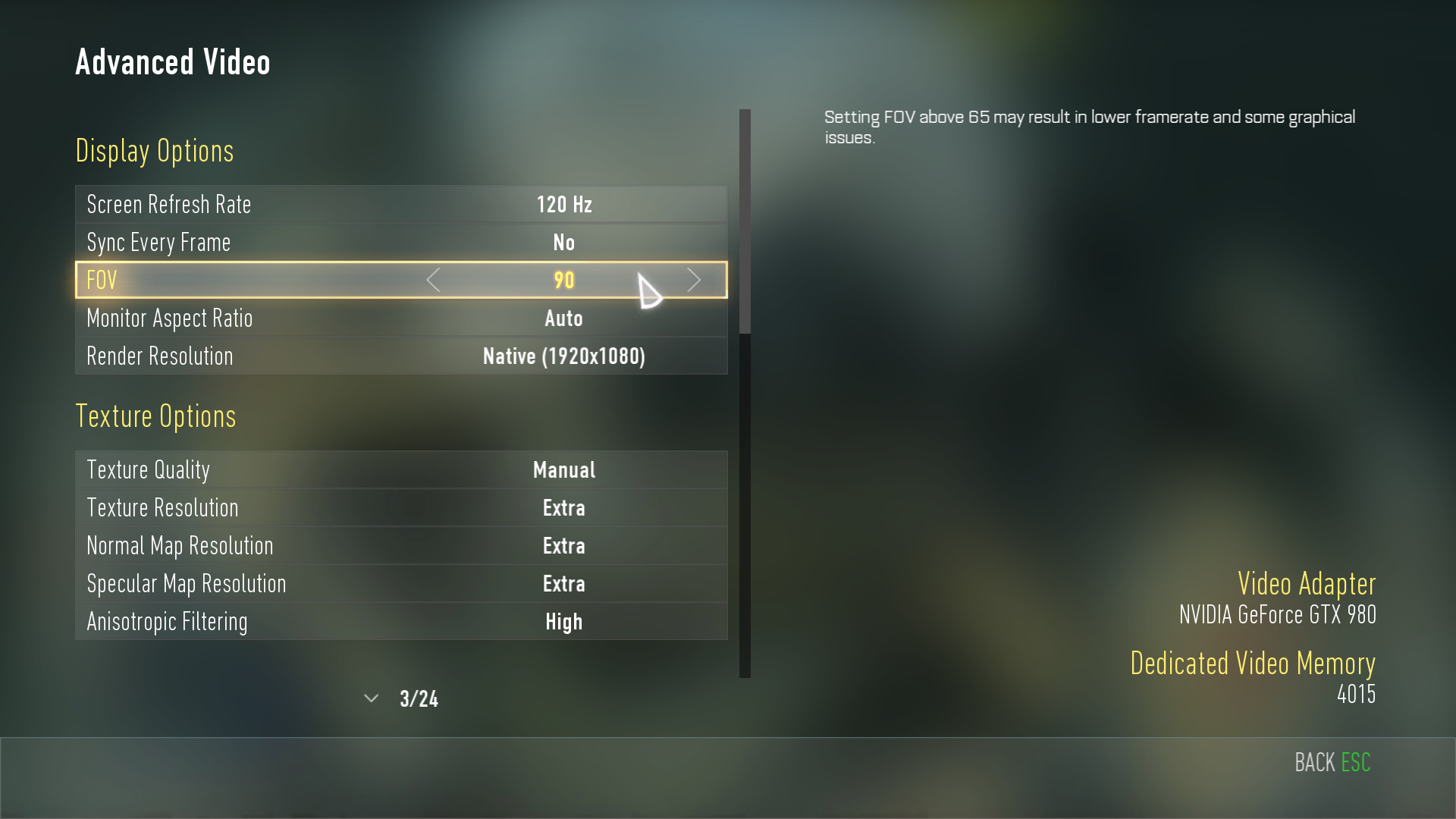Select the Screen Refresh Rate row
Viewport: 1456px width, 819px height.
coord(401,204)
